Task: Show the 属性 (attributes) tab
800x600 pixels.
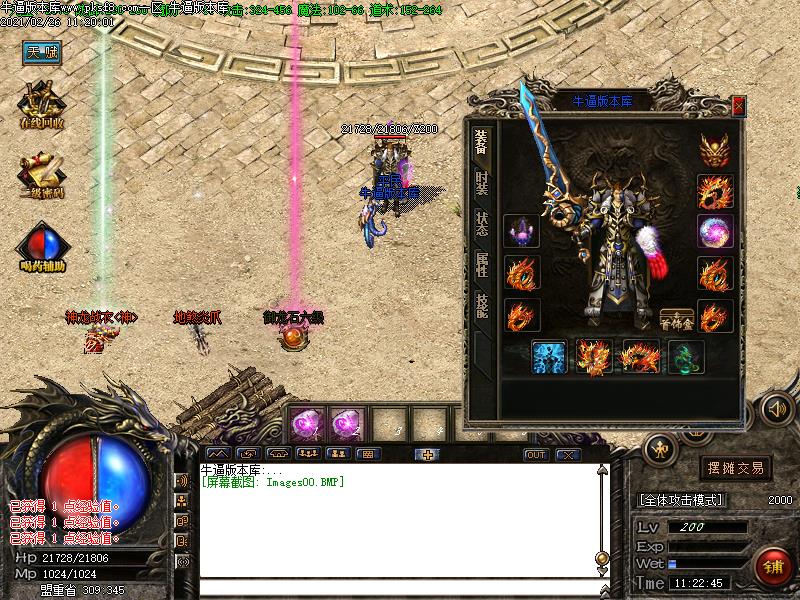Action: pos(482,264)
